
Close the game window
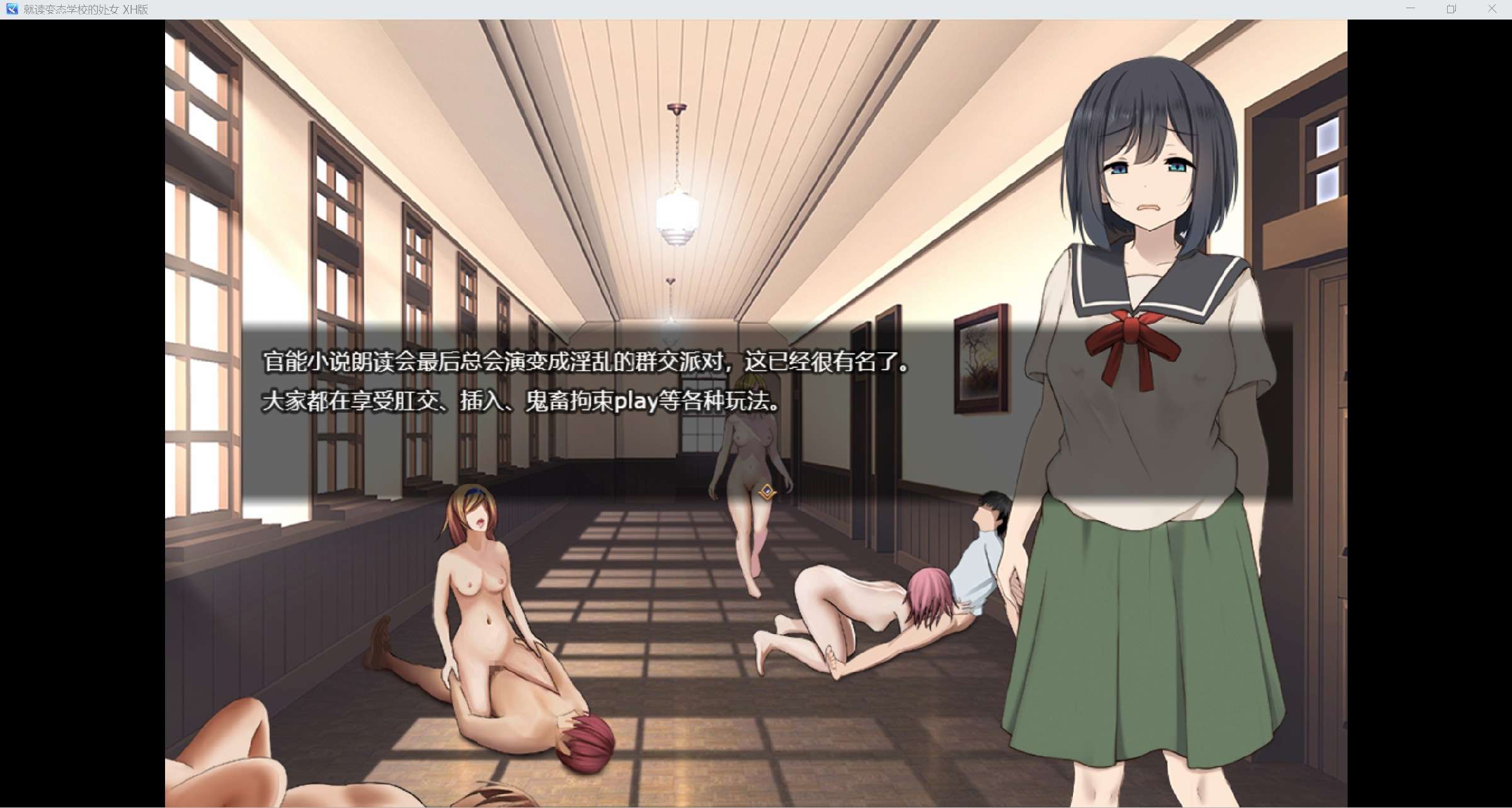coord(1492,9)
